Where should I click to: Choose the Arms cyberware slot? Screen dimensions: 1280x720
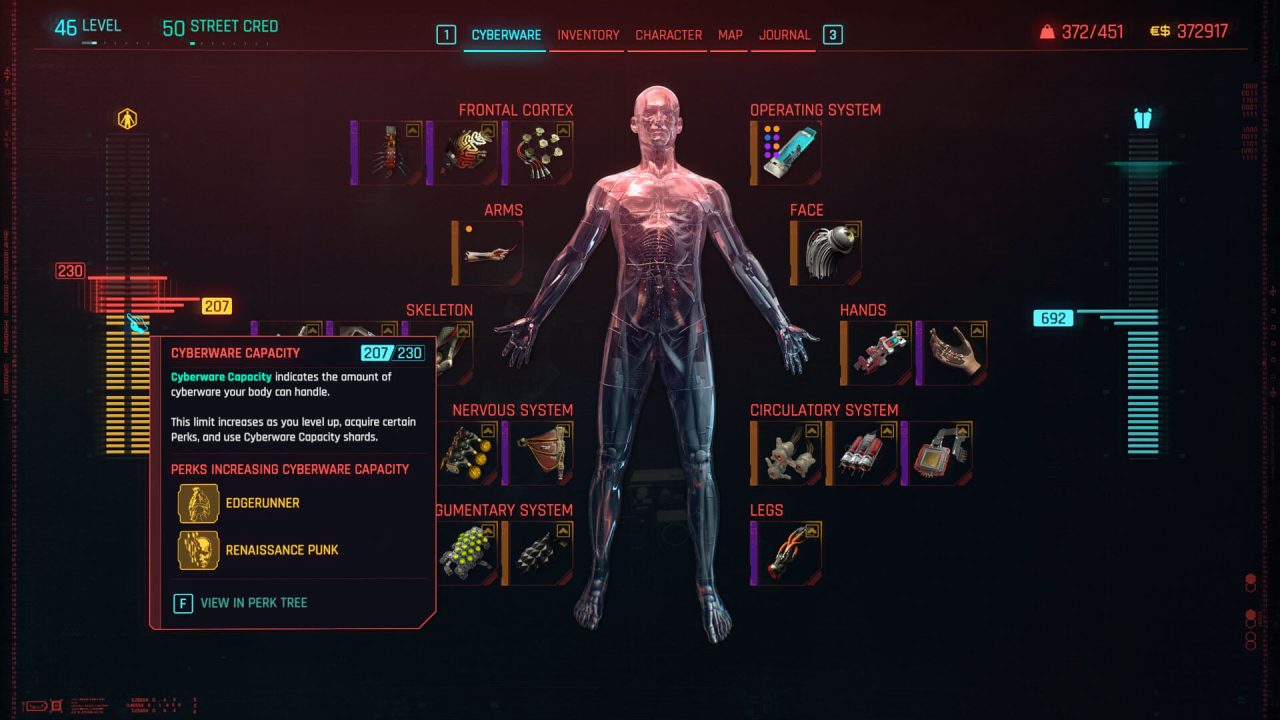click(x=490, y=253)
